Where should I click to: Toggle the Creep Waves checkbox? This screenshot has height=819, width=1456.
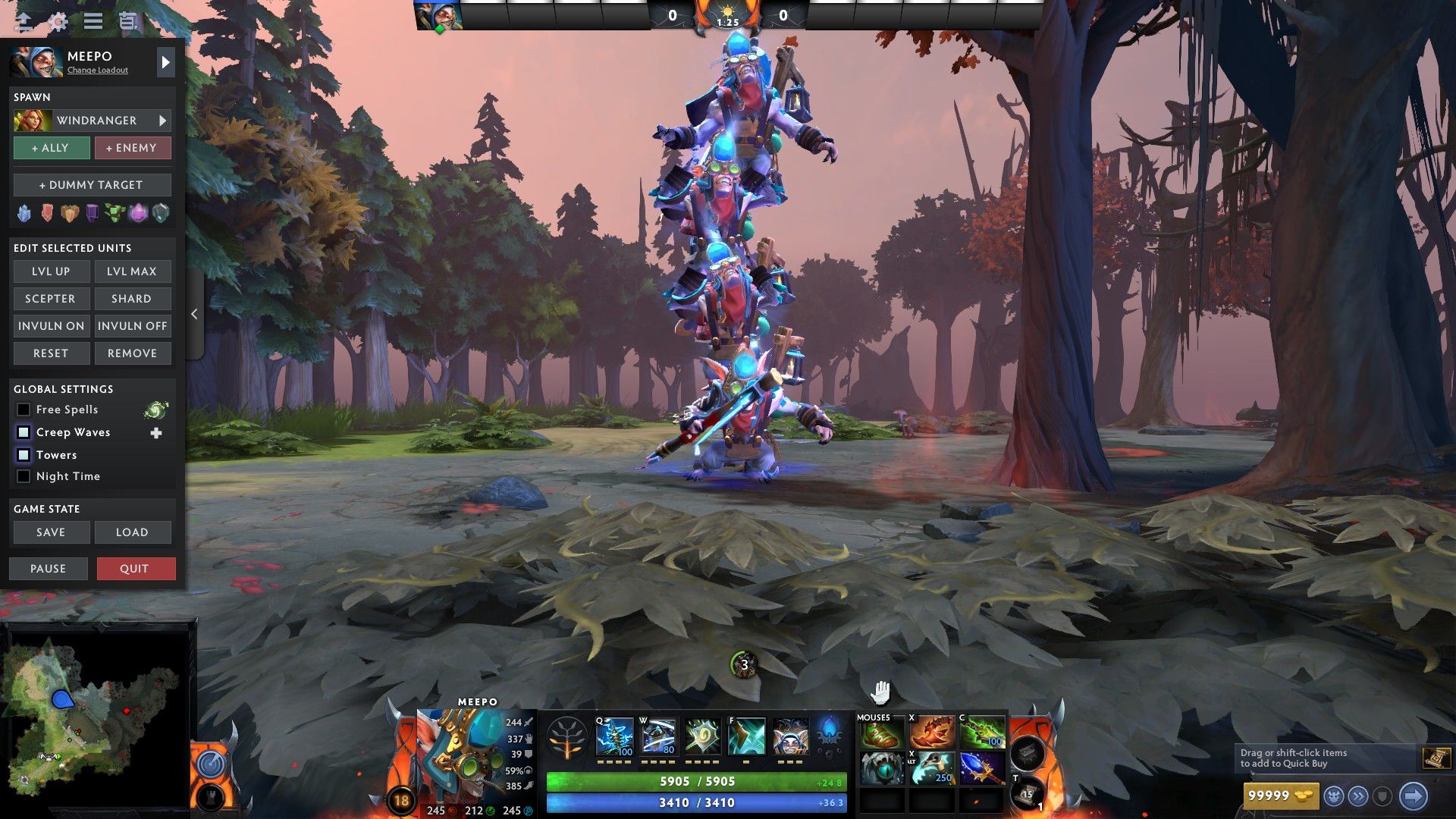pos(24,432)
